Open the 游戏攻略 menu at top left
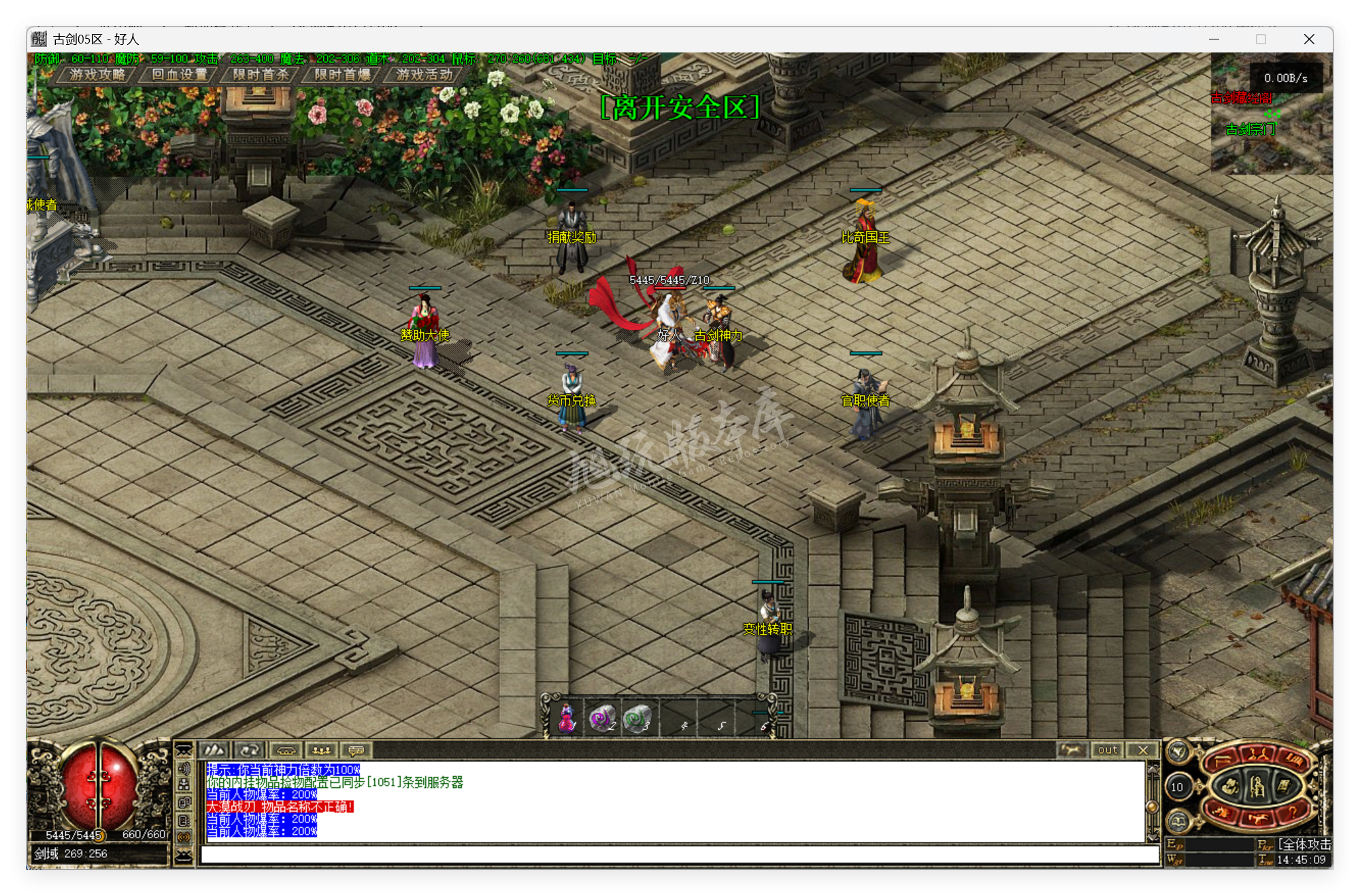1360x896 pixels. coord(97,75)
